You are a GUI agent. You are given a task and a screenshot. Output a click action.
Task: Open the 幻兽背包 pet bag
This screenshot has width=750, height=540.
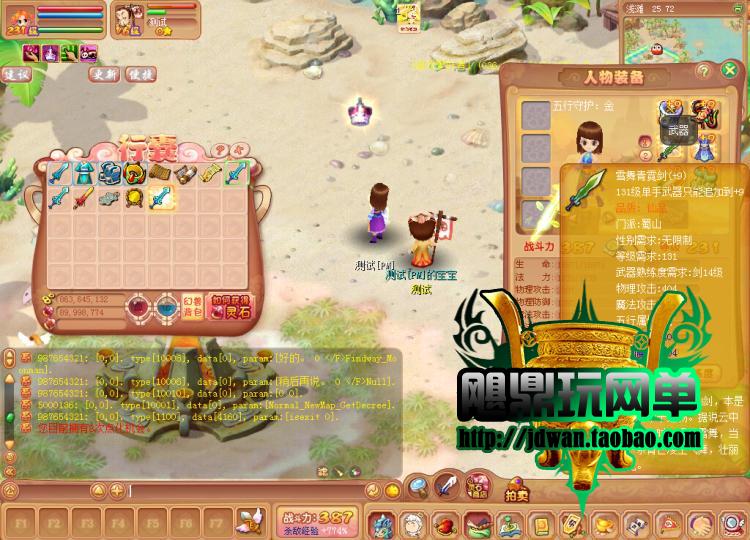coord(194,302)
